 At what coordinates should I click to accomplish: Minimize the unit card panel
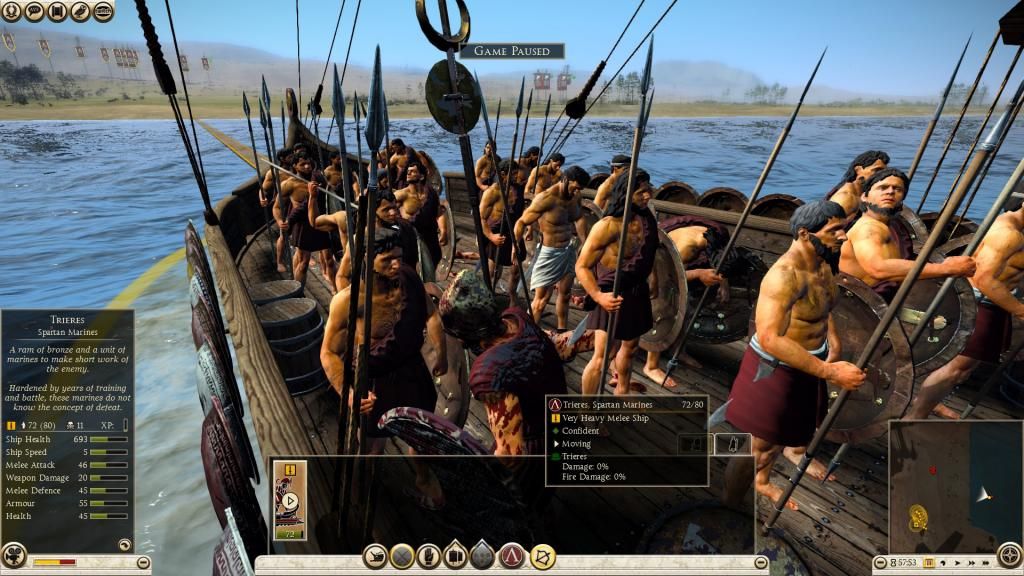tap(761, 564)
